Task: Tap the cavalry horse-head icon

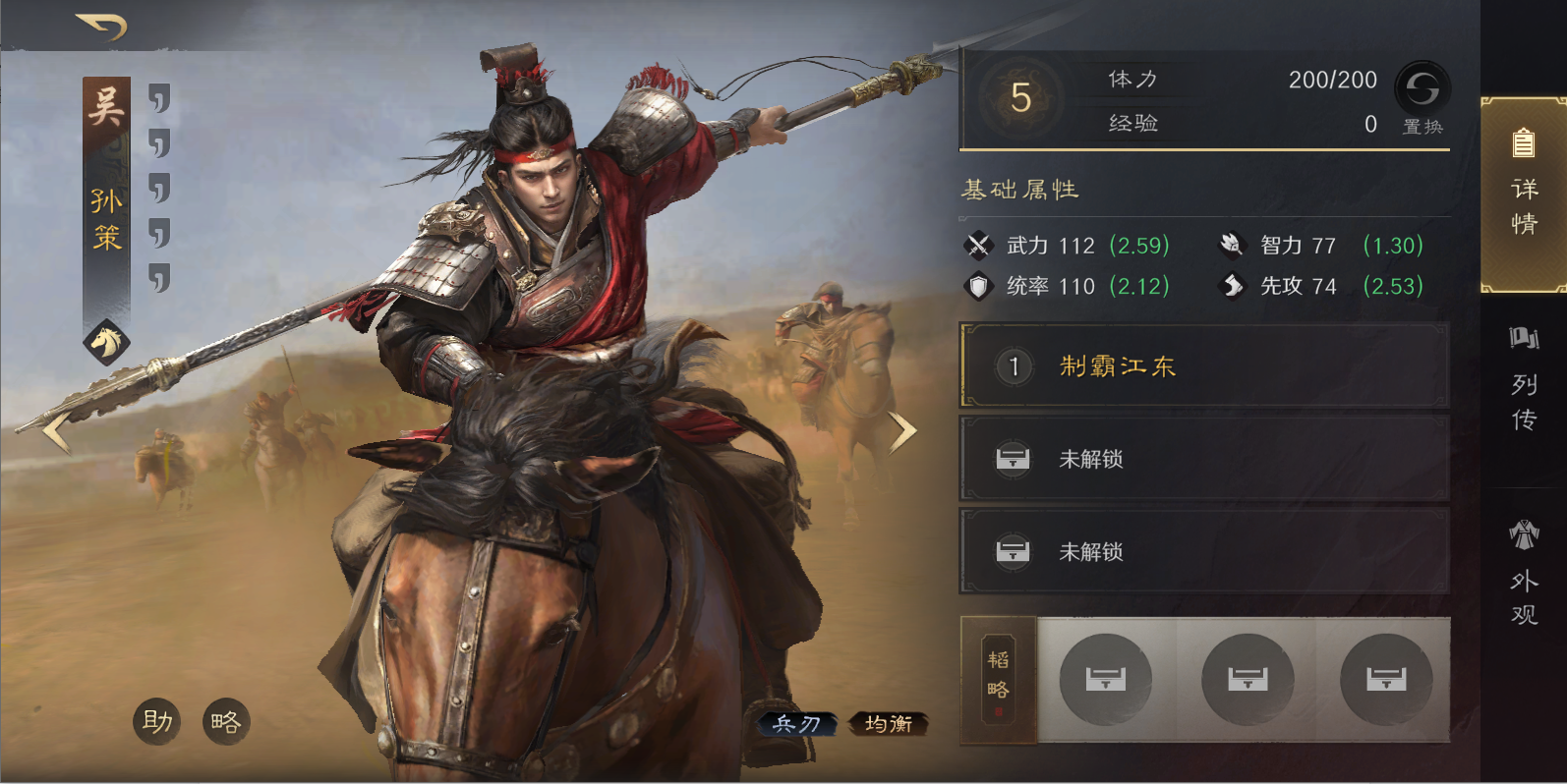Action: point(106,342)
